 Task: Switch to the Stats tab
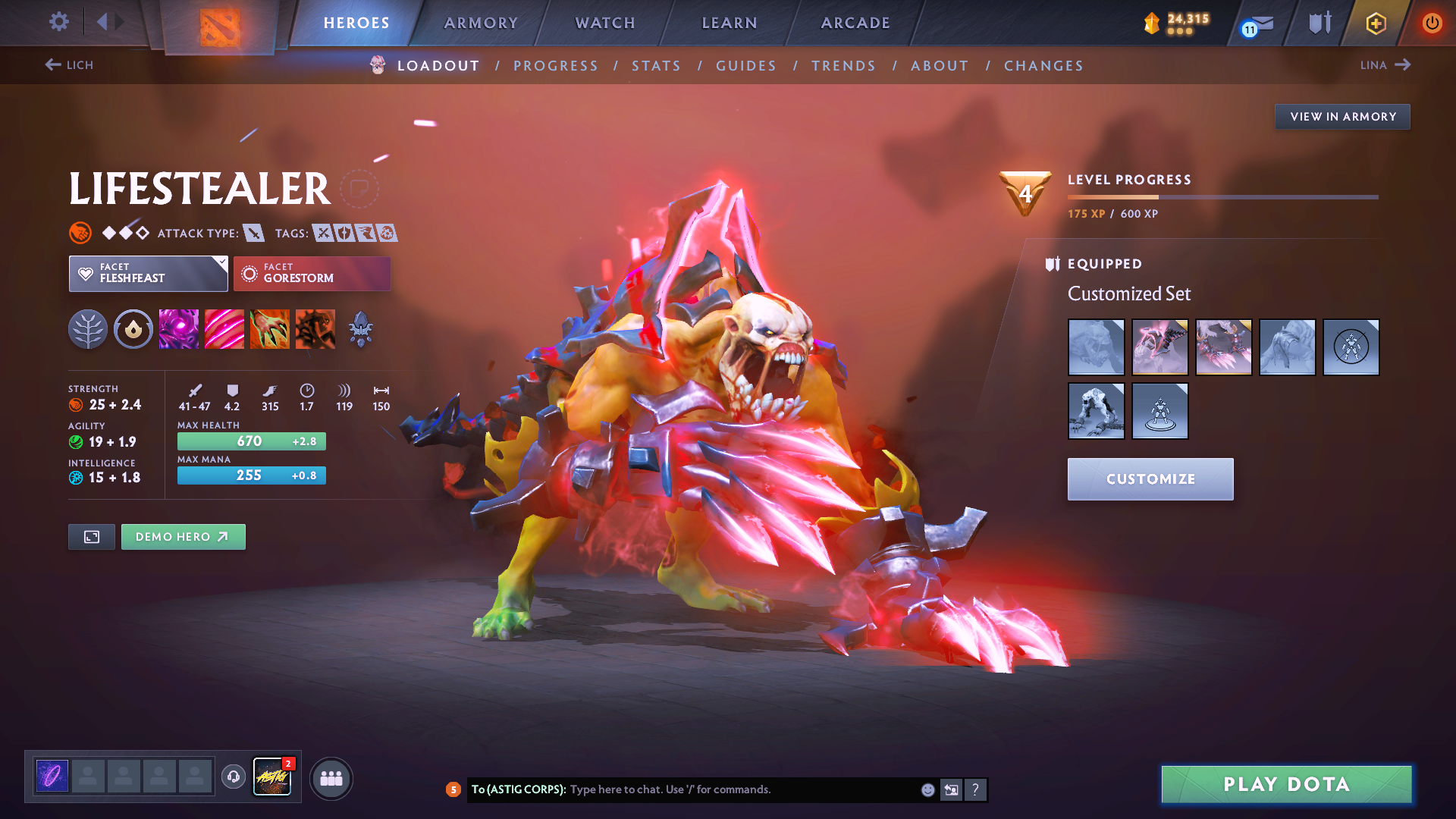click(x=656, y=66)
